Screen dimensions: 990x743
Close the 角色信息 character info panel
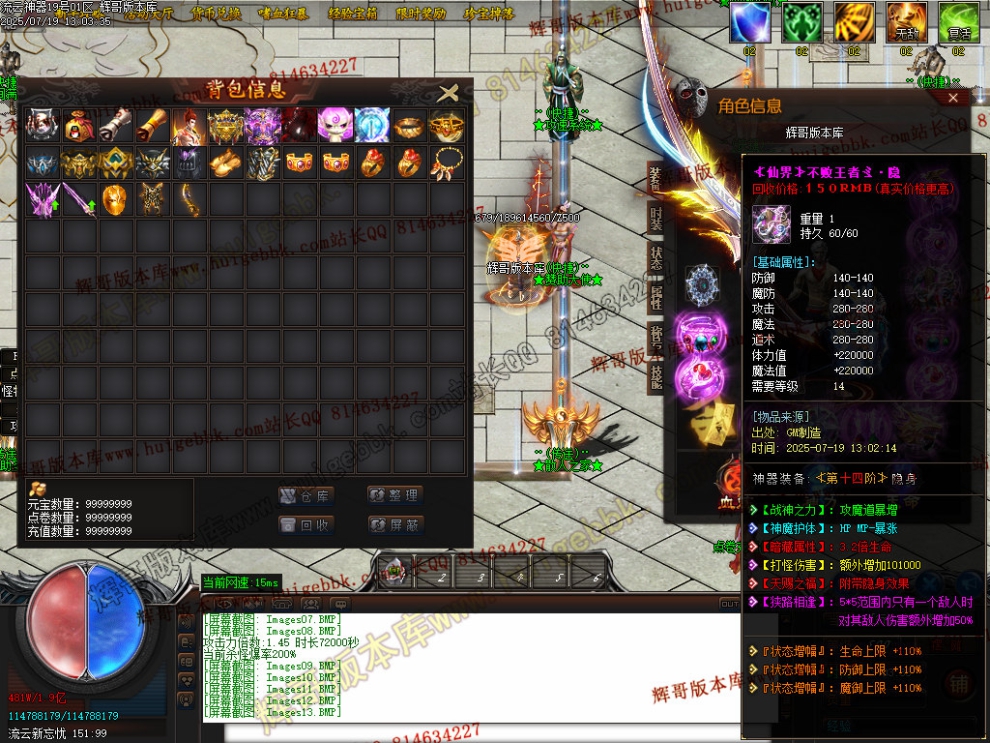pyautogui.click(x=952, y=98)
